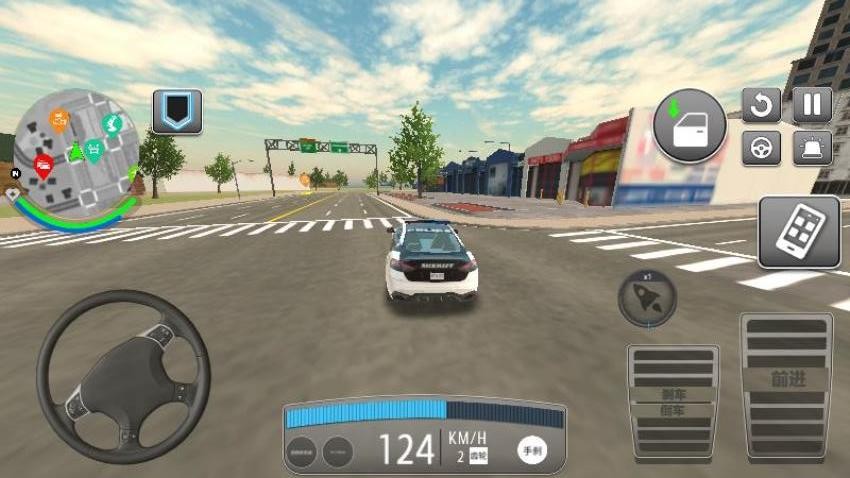Pause the game
The width and height of the screenshot is (850, 478).
point(812,105)
